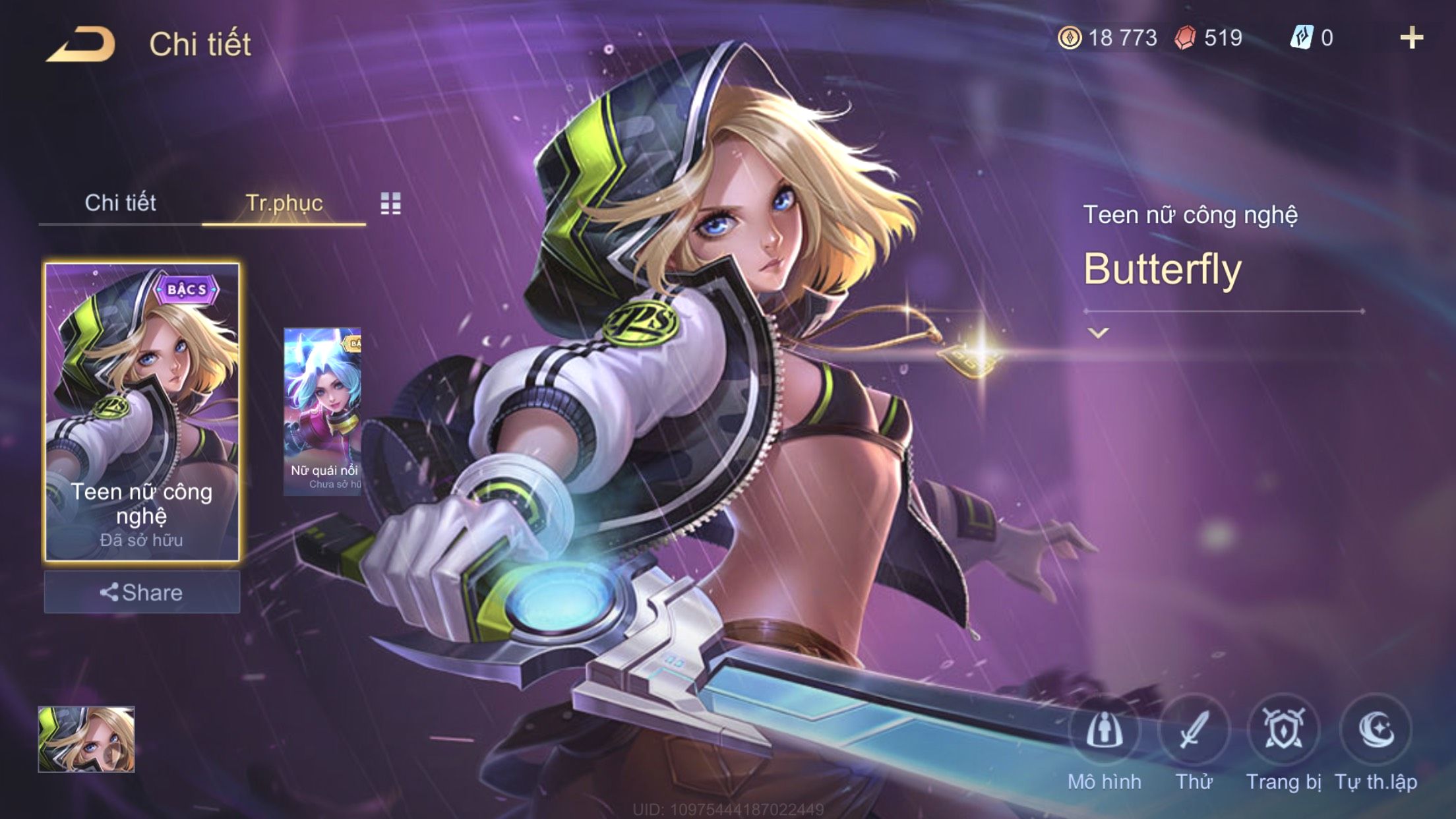Open the Tr.phục skins tab
This screenshot has width=1456, height=819.
pos(284,203)
